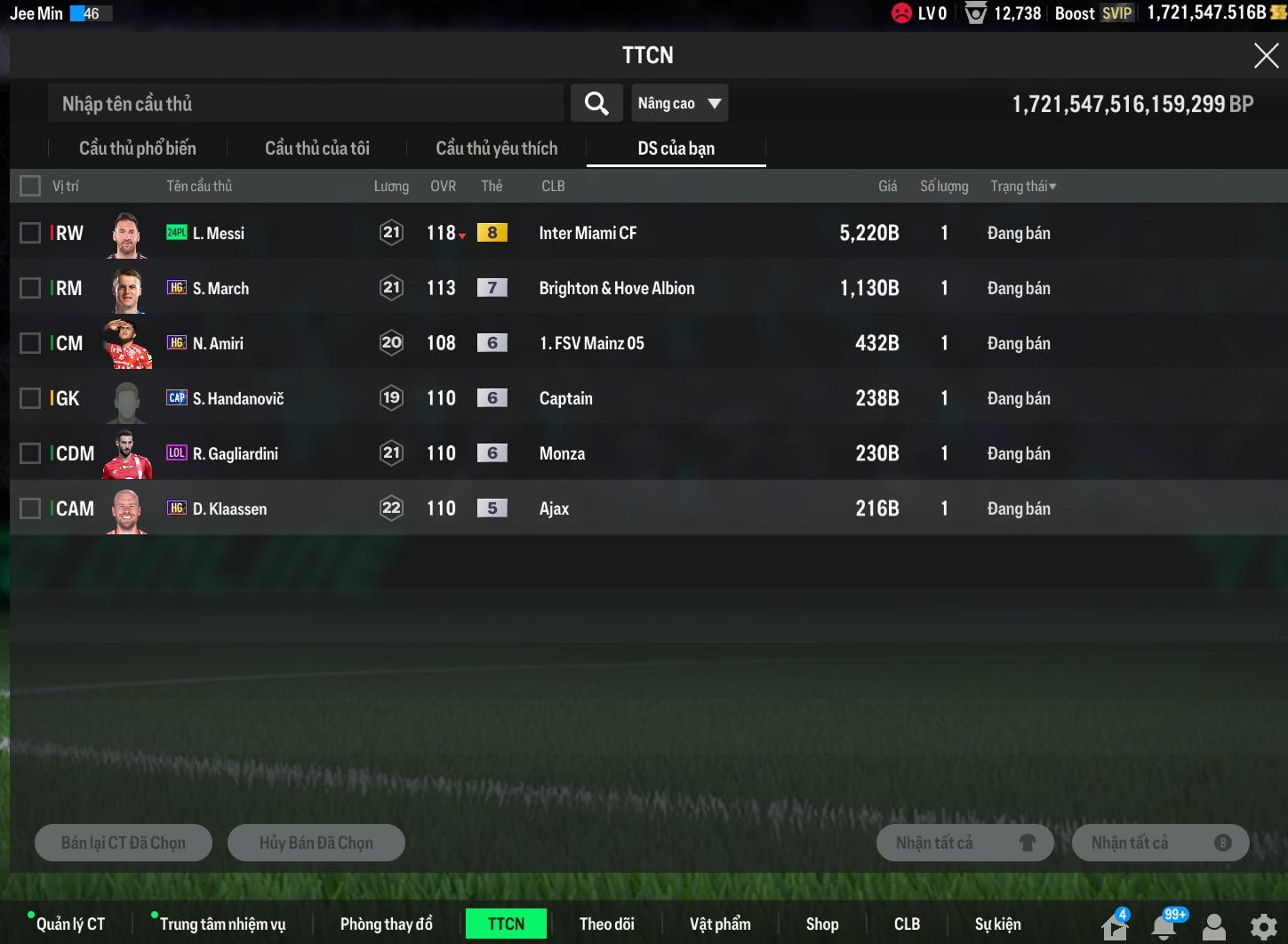The height and width of the screenshot is (944, 1288).
Task: Tick the L. Messi row checkbox
Action: coord(30,233)
